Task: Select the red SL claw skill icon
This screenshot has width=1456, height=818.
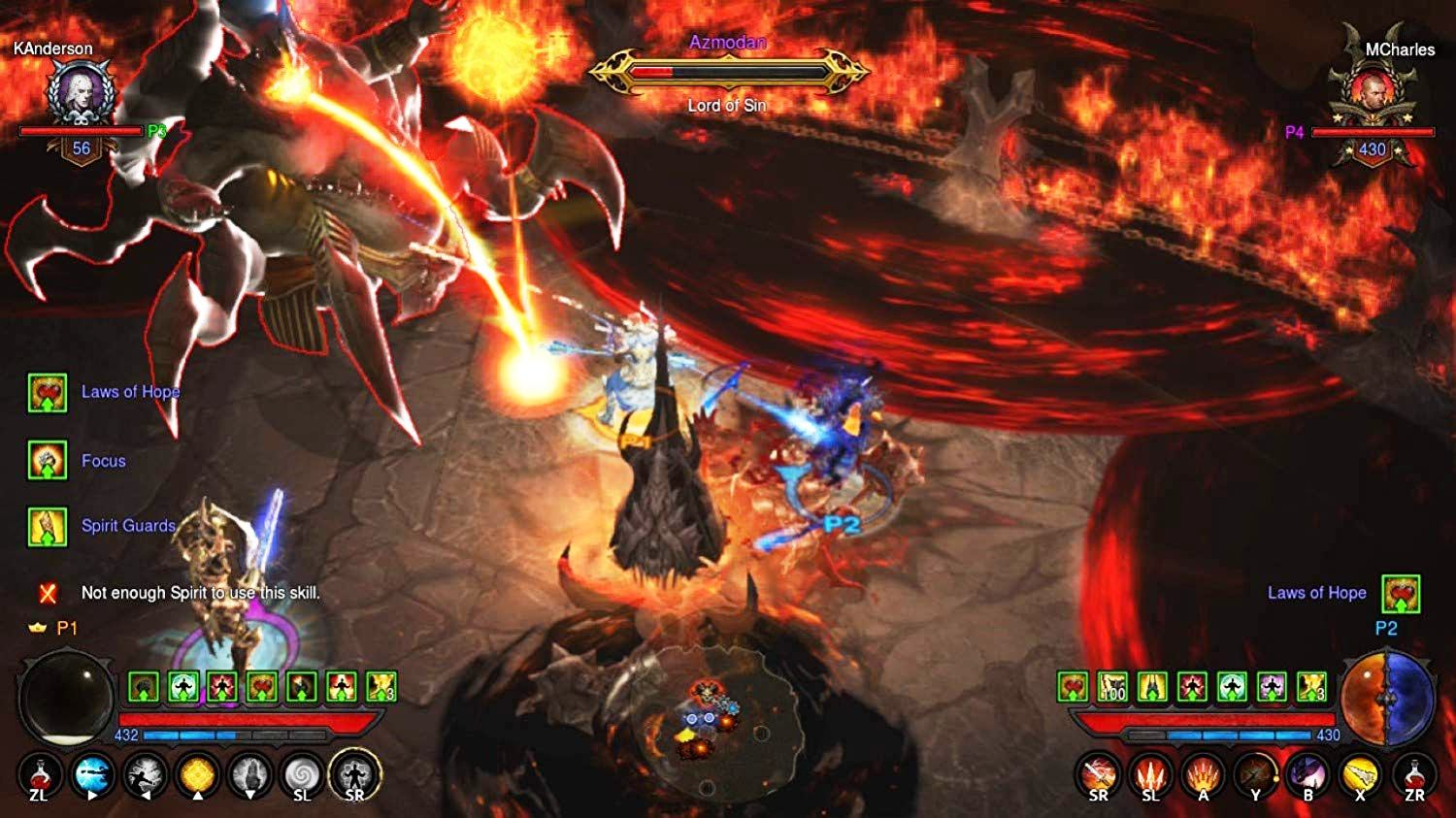Action: pos(1151,776)
